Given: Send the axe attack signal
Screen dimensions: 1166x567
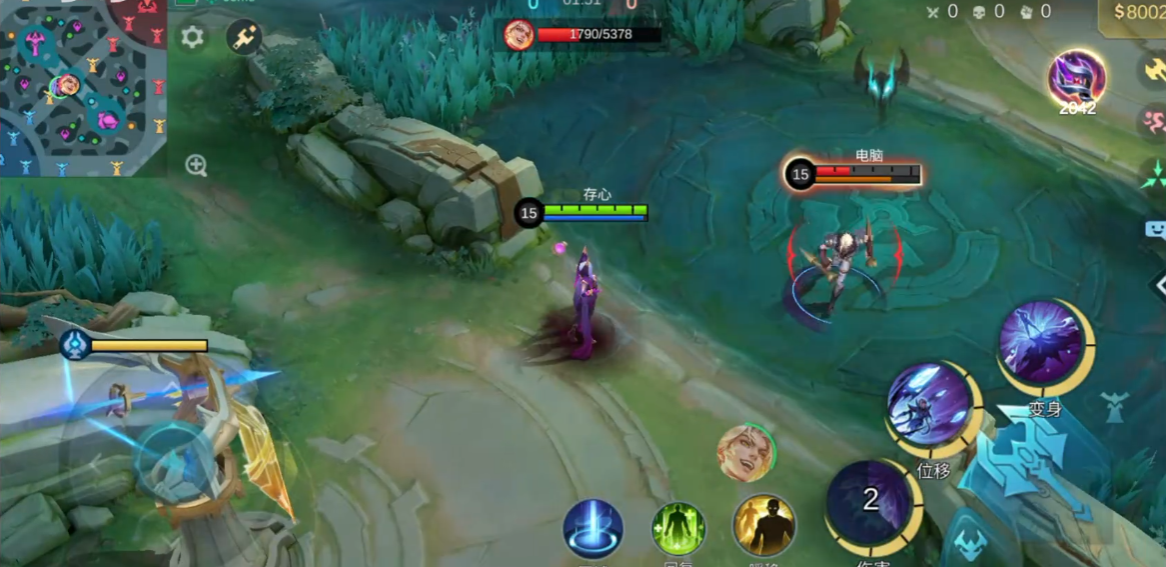Looking at the screenshot, I should (1153, 69).
